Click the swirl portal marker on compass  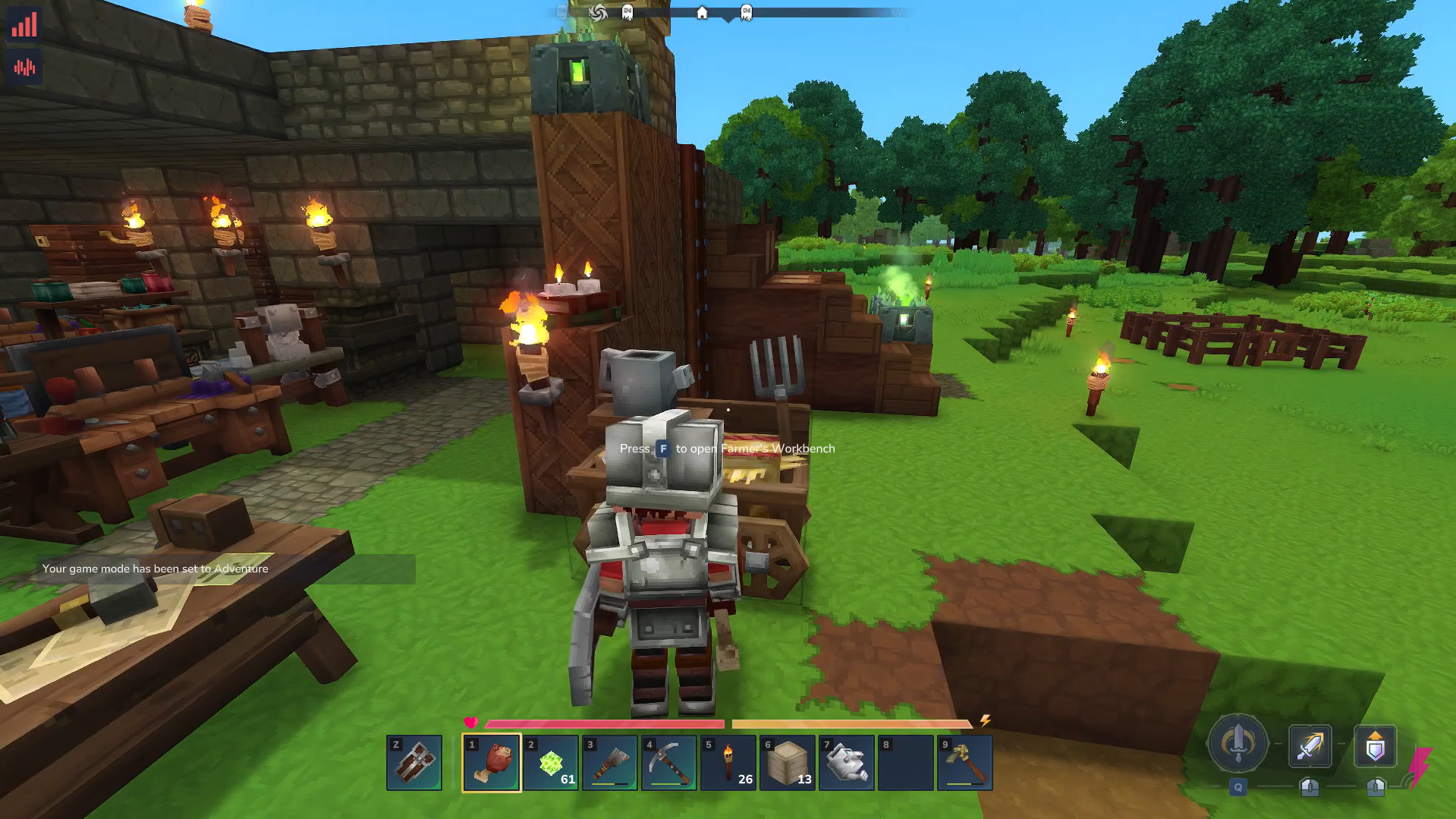click(x=598, y=13)
